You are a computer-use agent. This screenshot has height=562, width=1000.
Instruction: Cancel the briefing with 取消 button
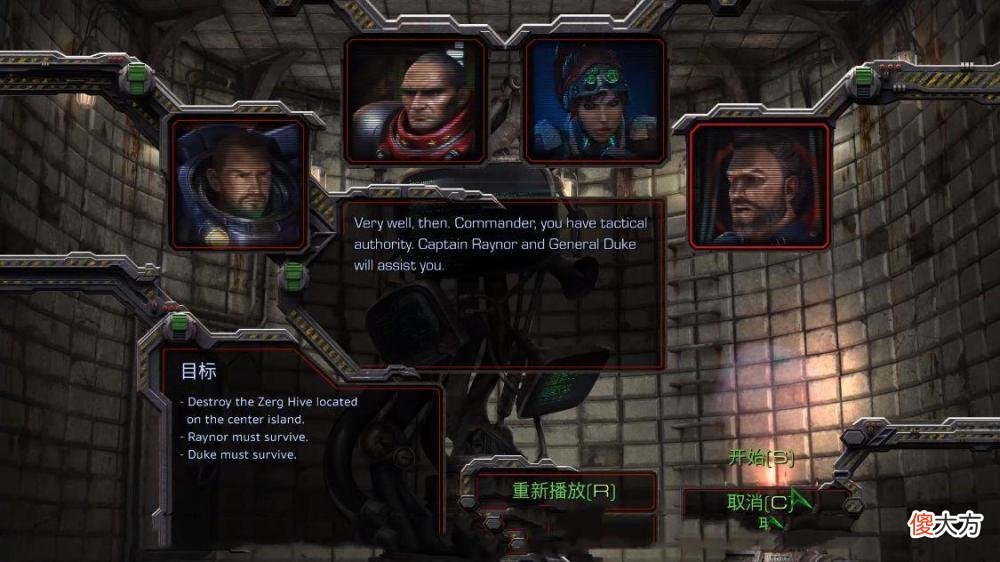(760, 502)
